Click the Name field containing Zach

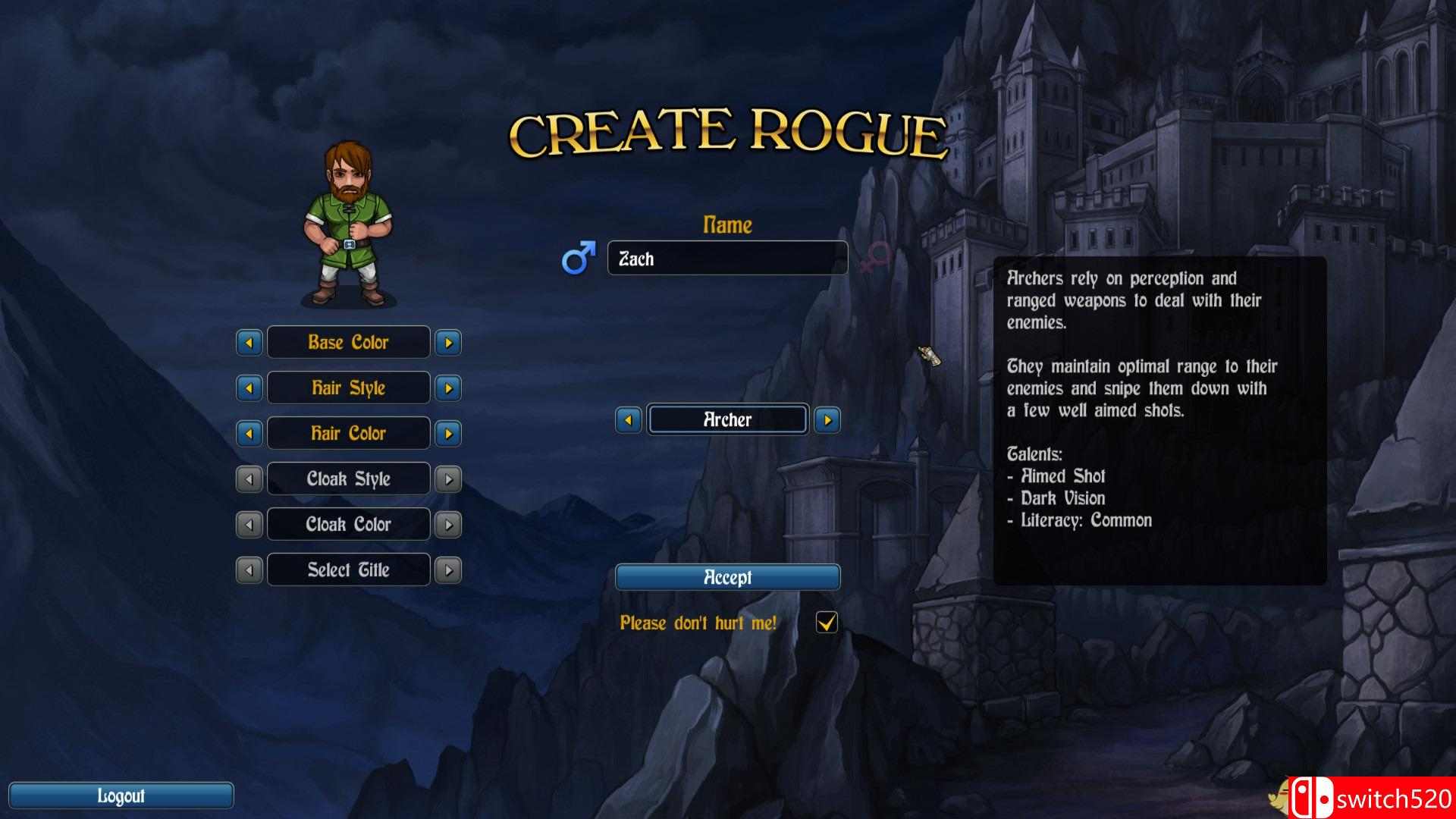727,259
